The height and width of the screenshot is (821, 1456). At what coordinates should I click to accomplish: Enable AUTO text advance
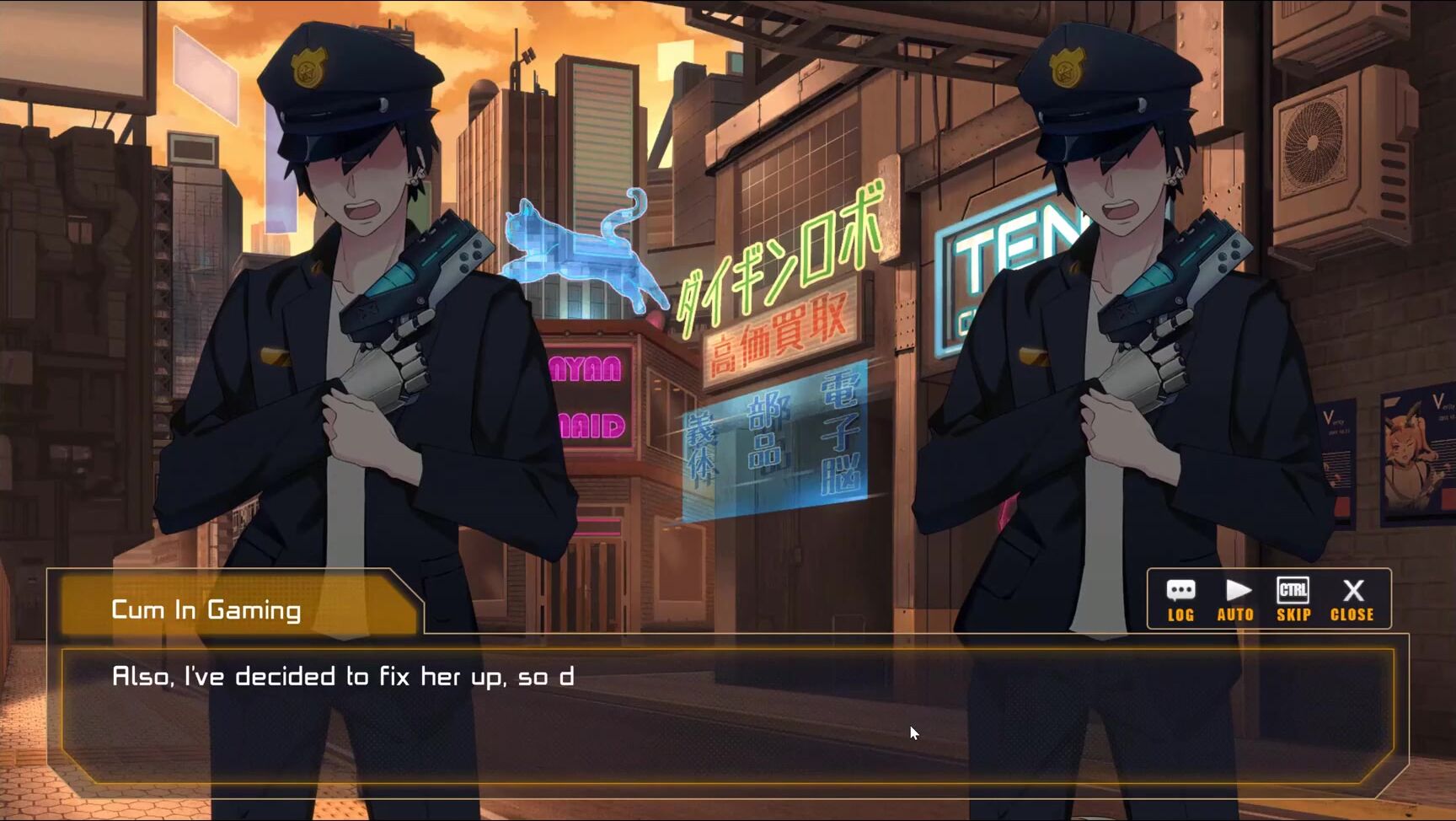[1235, 599]
